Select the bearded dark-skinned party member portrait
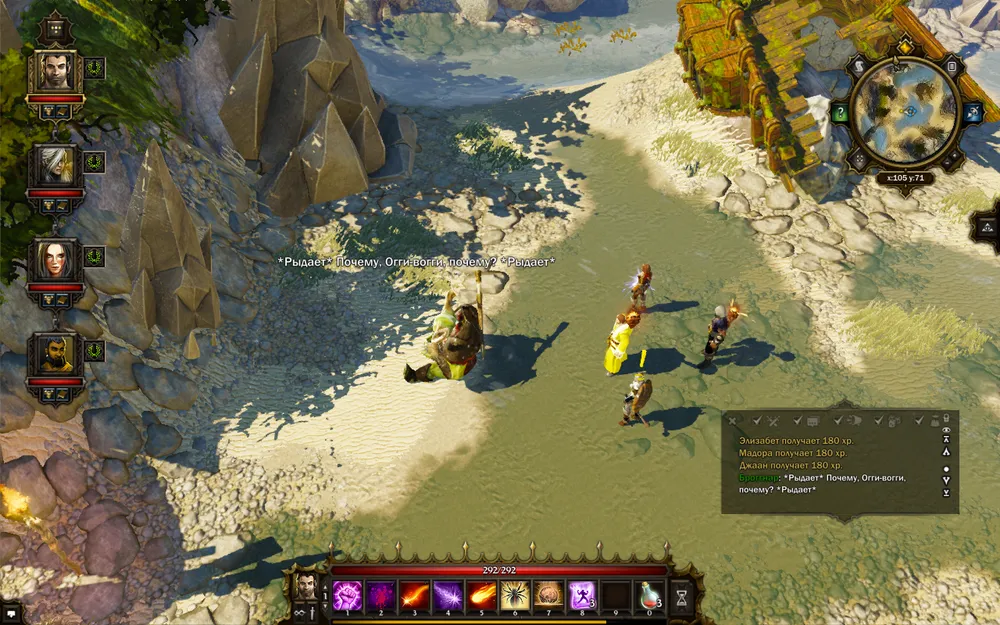The width and height of the screenshot is (1000, 625). (56, 354)
